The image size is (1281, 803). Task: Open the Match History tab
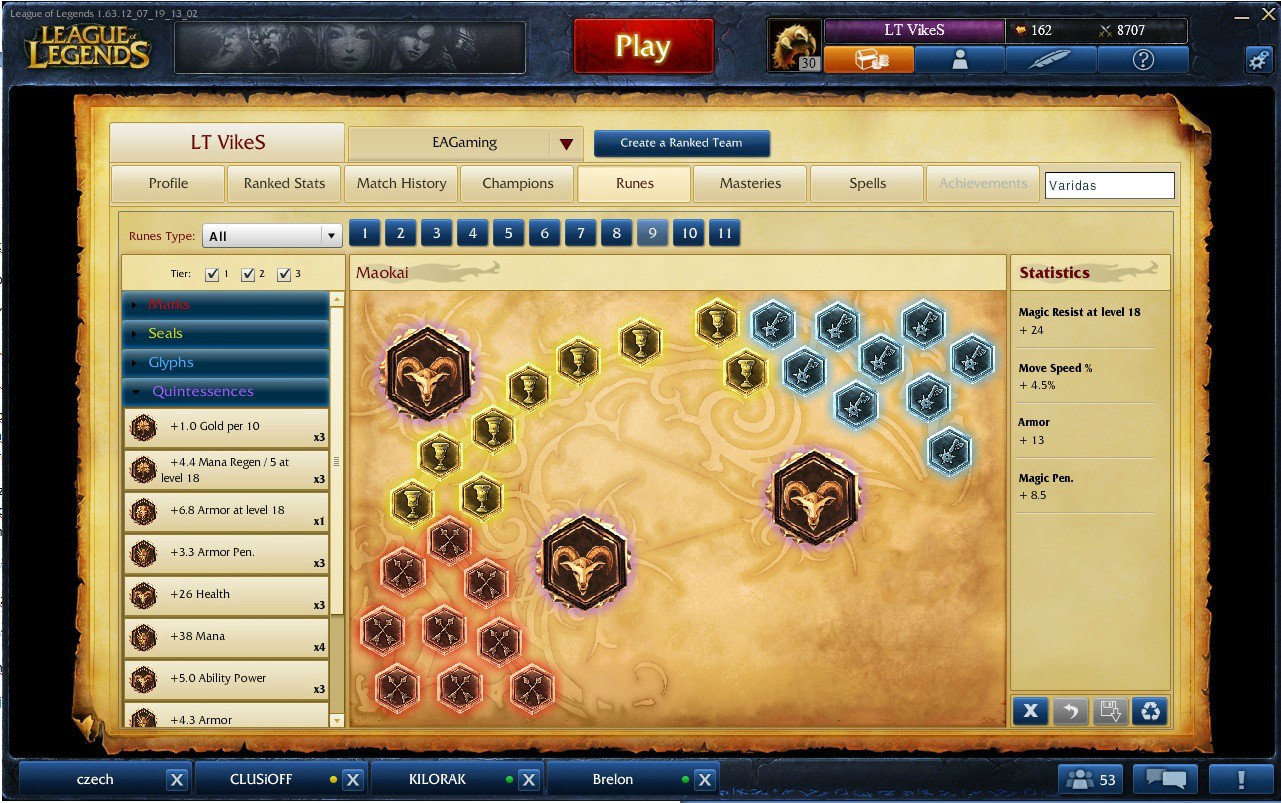point(401,183)
